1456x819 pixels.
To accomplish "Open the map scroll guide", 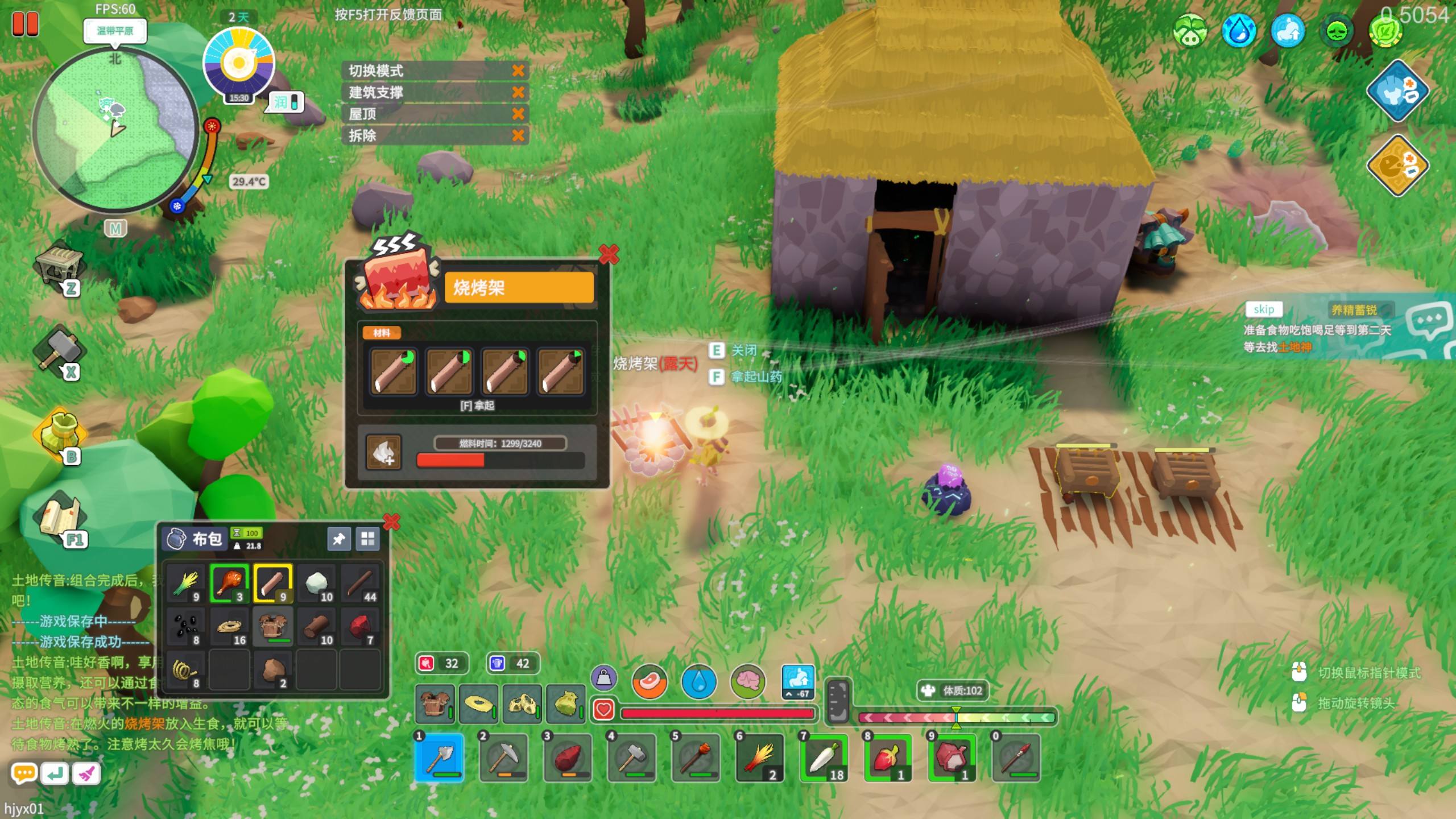I will (x=60, y=518).
